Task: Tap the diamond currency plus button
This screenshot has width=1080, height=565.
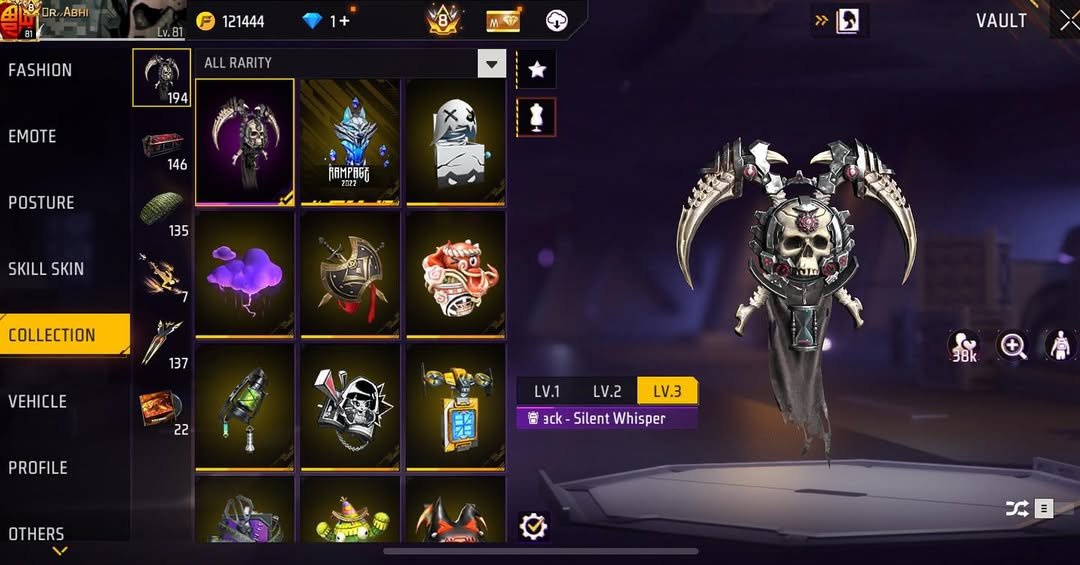Action: click(x=344, y=21)
